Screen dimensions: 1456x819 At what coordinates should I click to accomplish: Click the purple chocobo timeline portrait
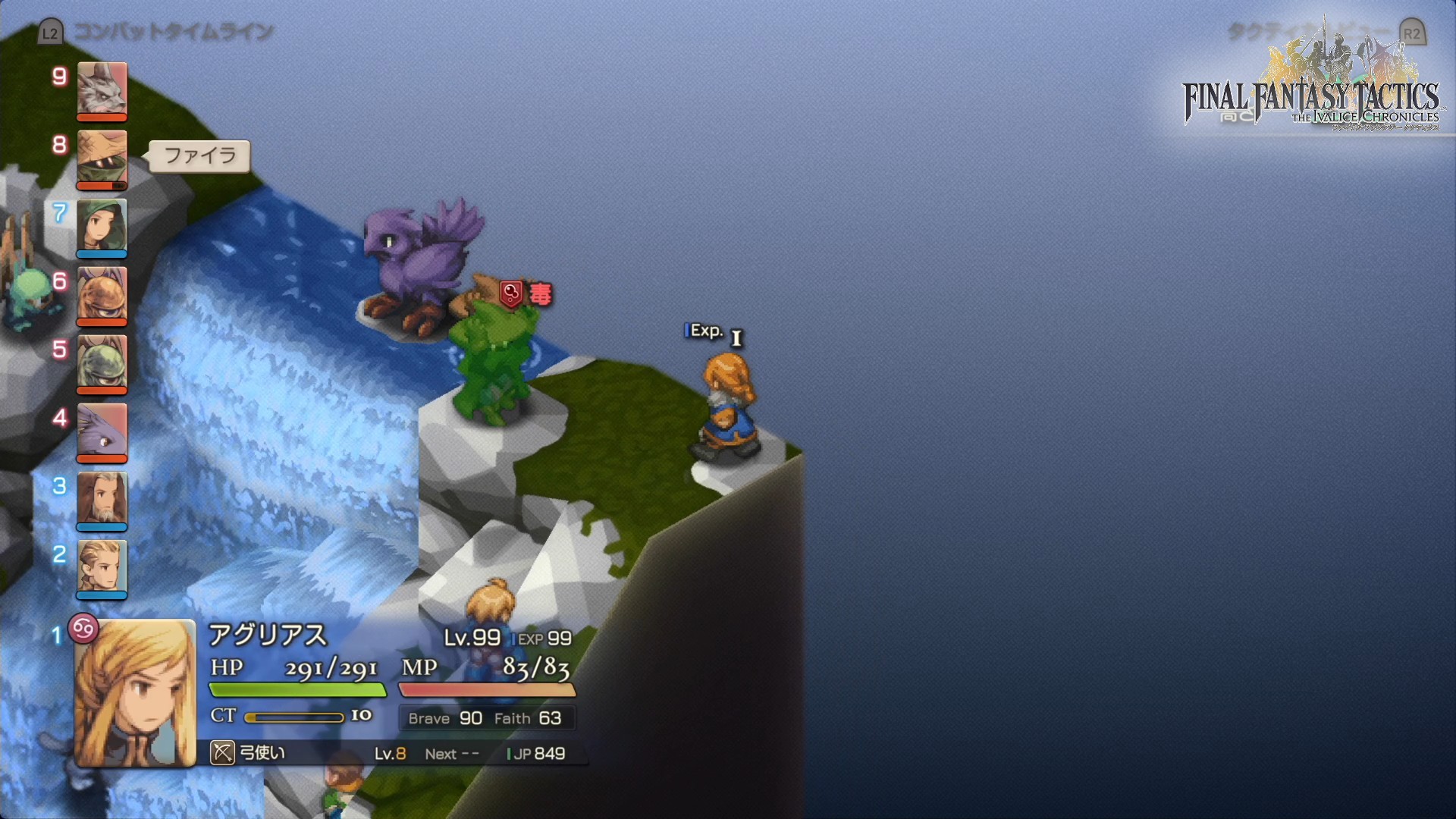pos(102,431)
